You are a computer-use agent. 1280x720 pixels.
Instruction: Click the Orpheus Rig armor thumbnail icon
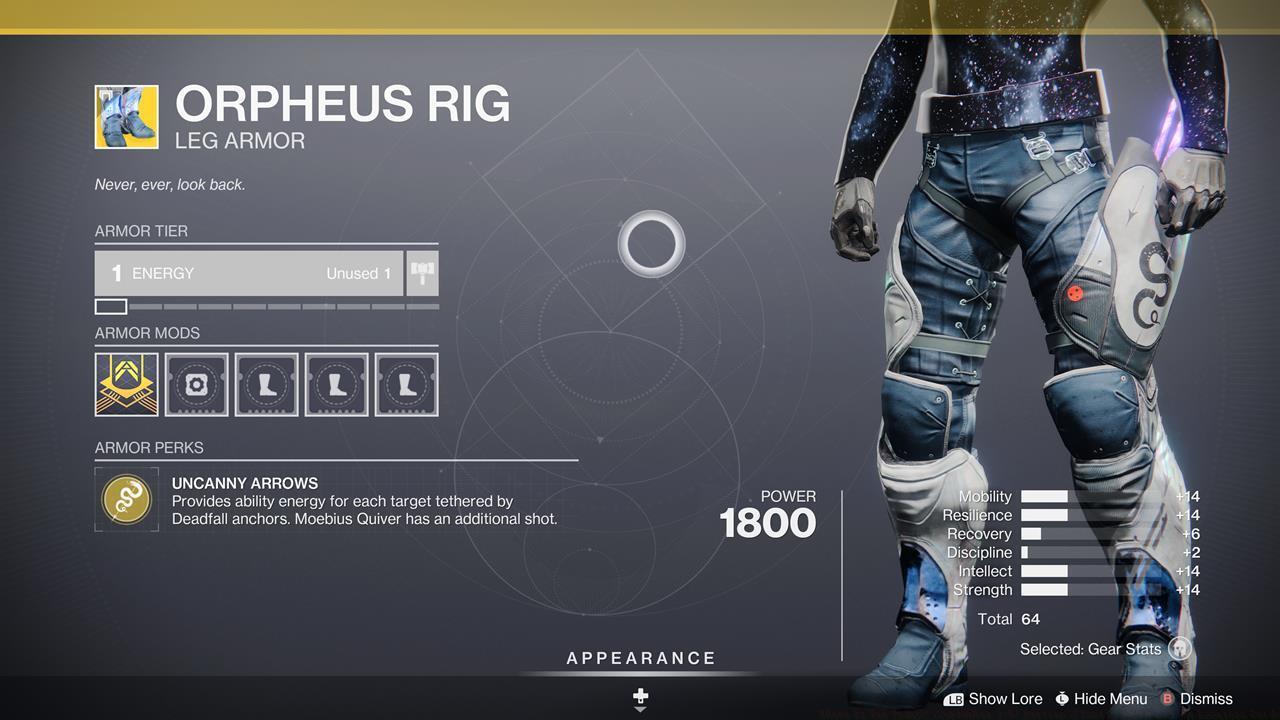126,116
